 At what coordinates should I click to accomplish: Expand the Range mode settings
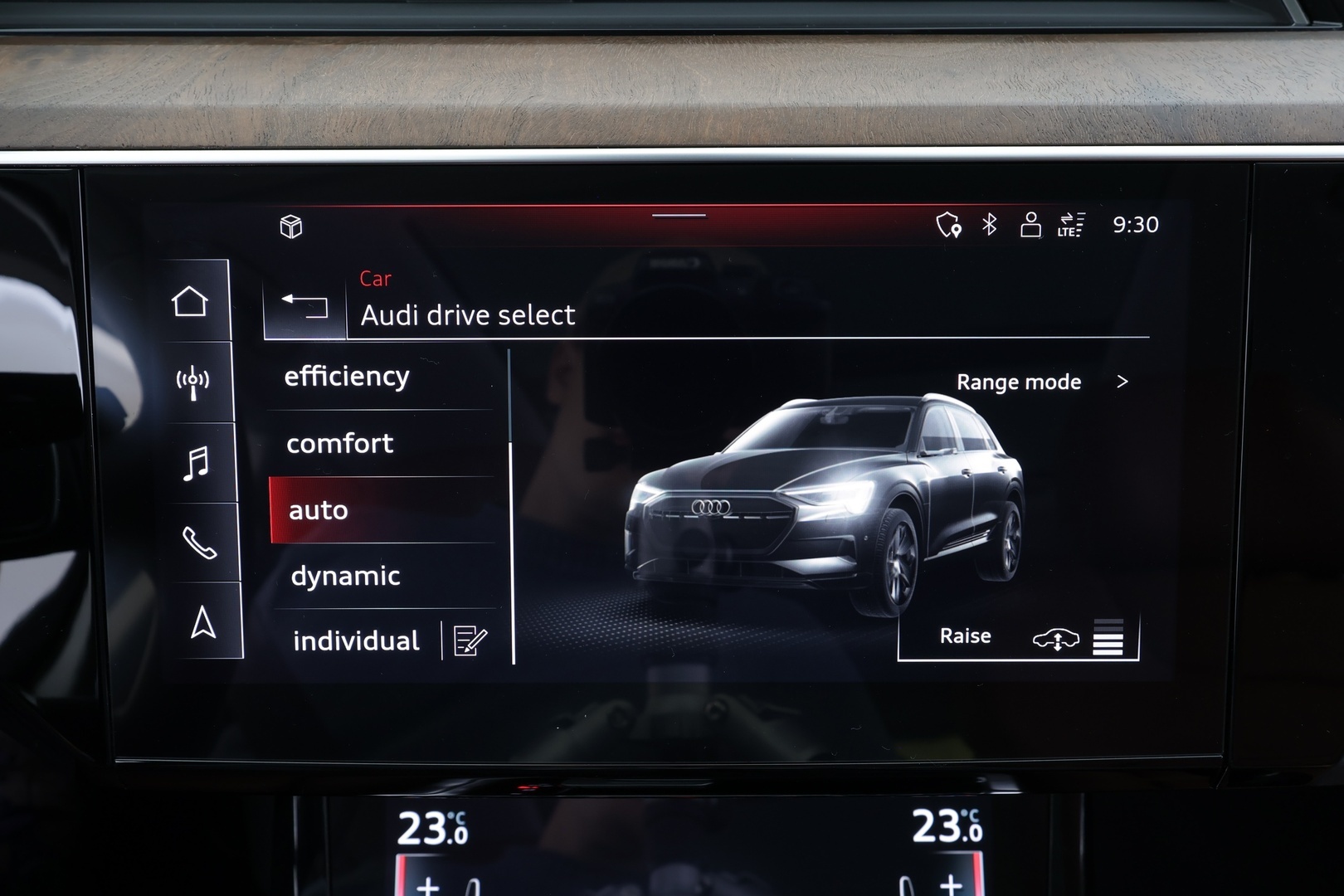1039,382
